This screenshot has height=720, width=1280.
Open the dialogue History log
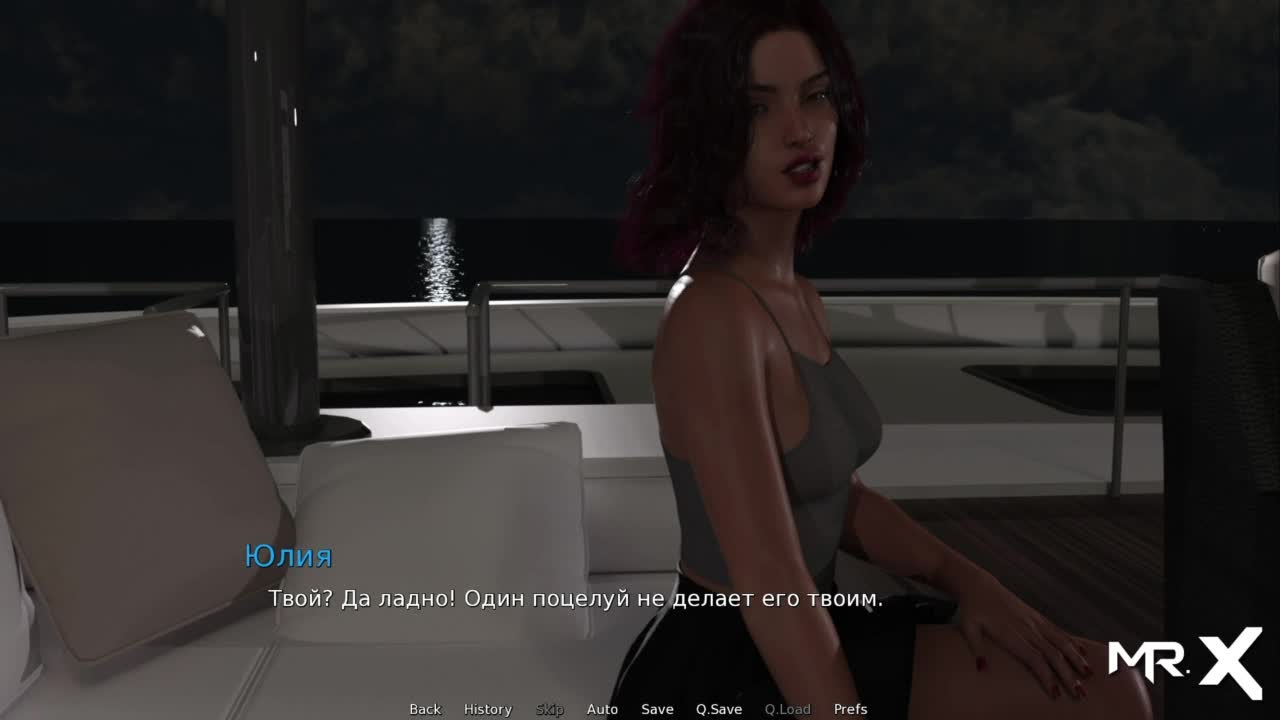488,709
